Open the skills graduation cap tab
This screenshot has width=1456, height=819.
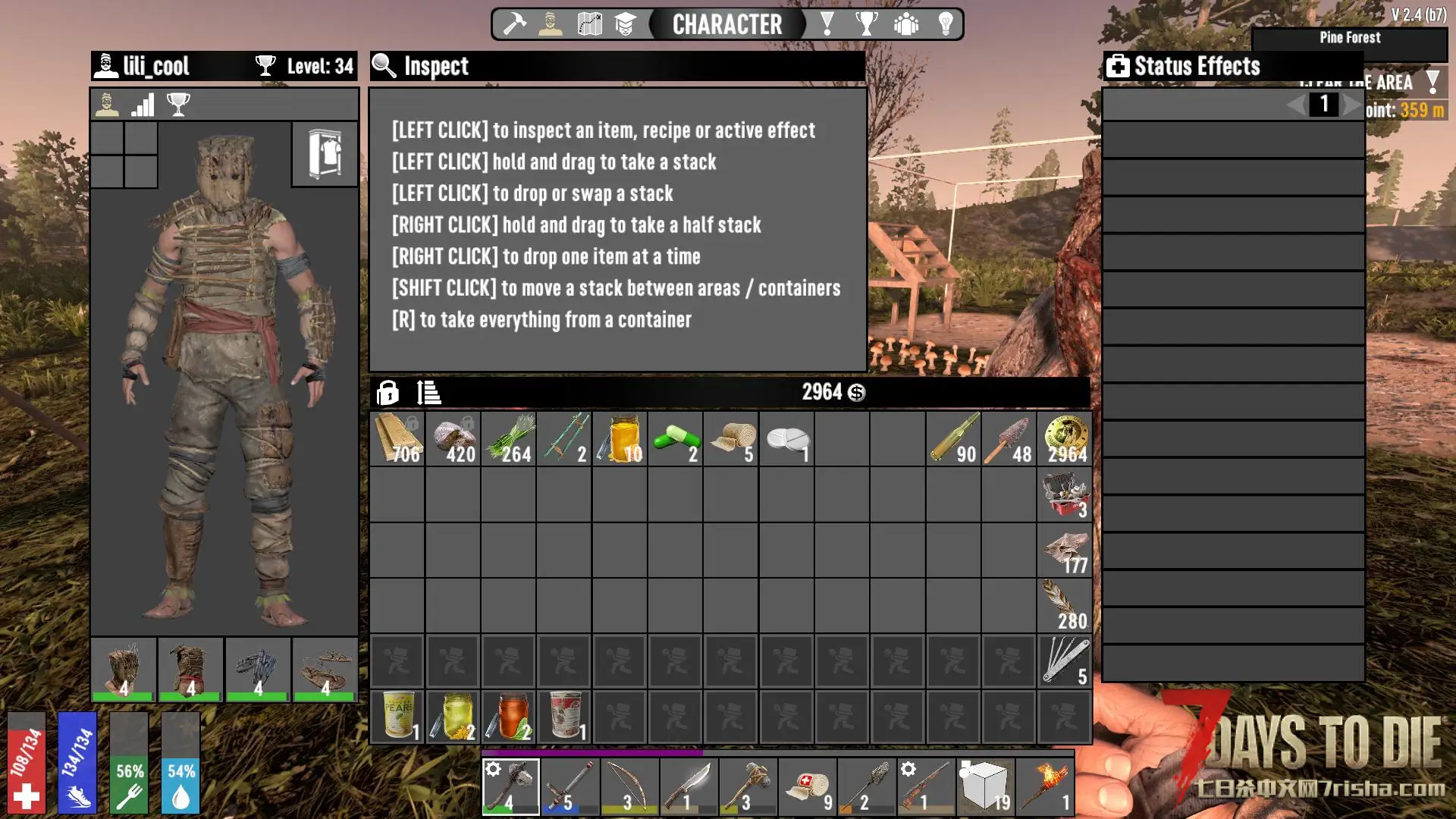(625, 24)
